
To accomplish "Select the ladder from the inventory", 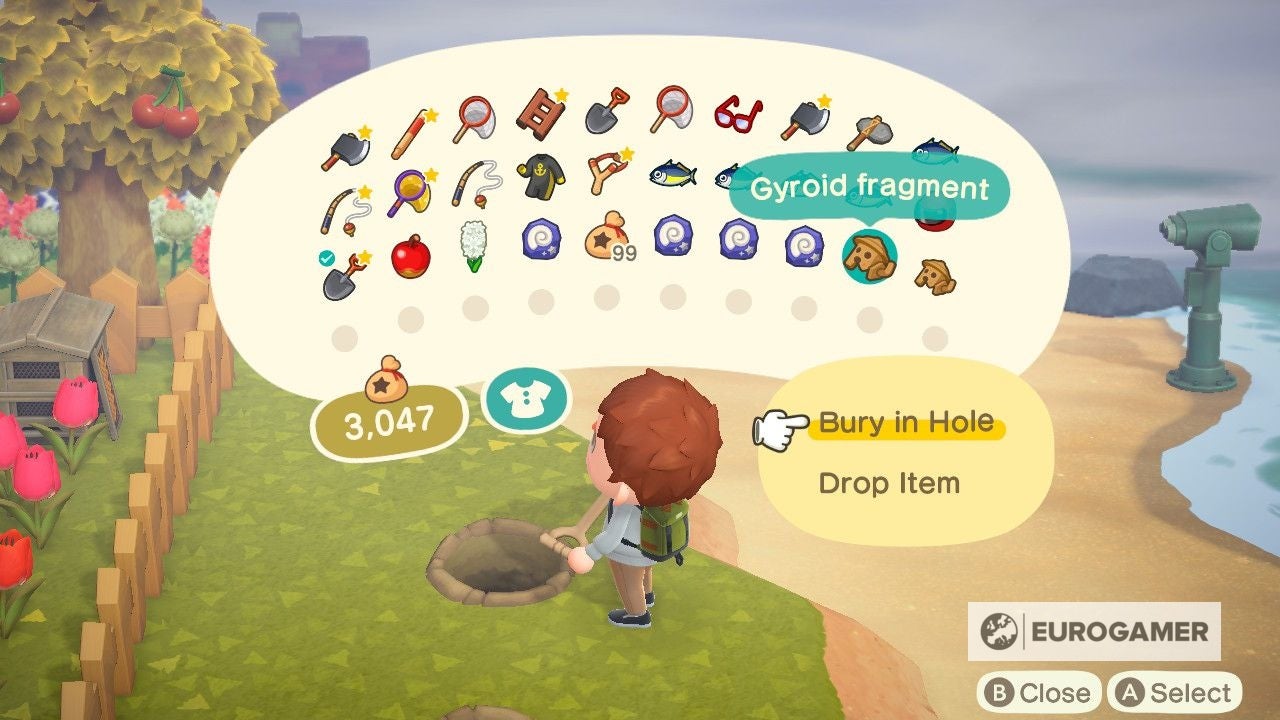I will 540,112.
